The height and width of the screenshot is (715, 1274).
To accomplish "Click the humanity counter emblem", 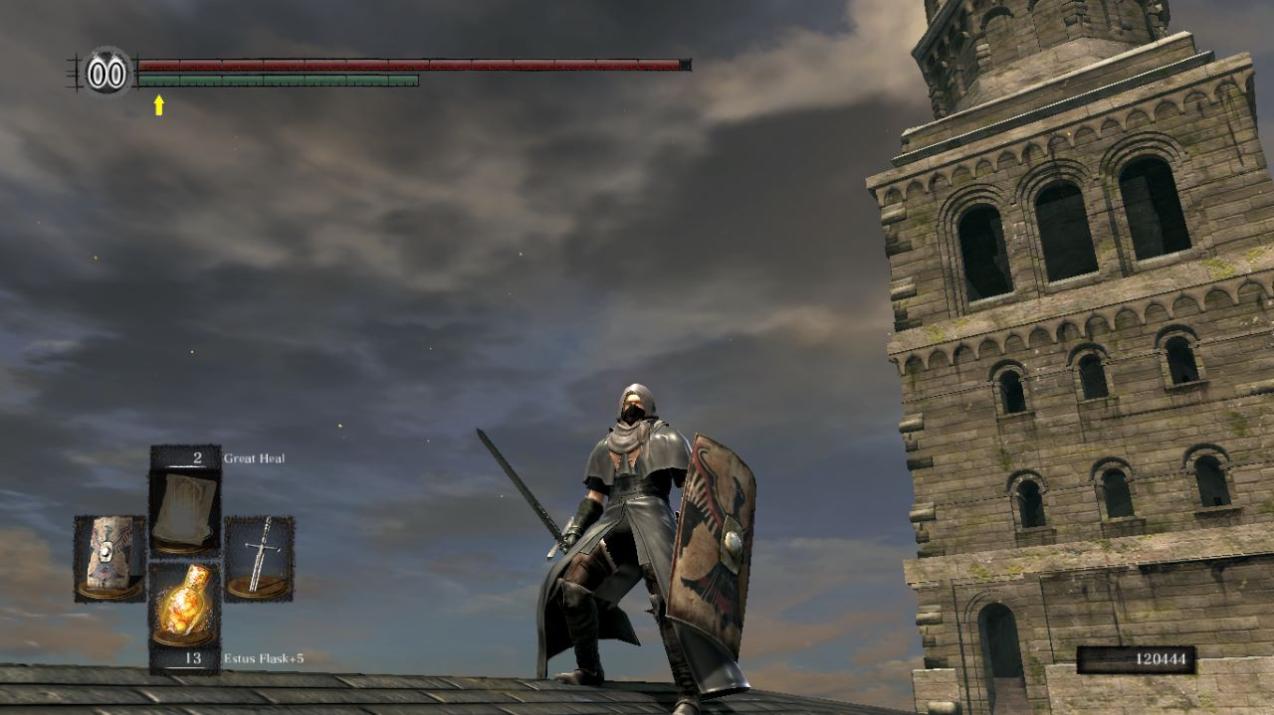I will (x=107, y=72).
